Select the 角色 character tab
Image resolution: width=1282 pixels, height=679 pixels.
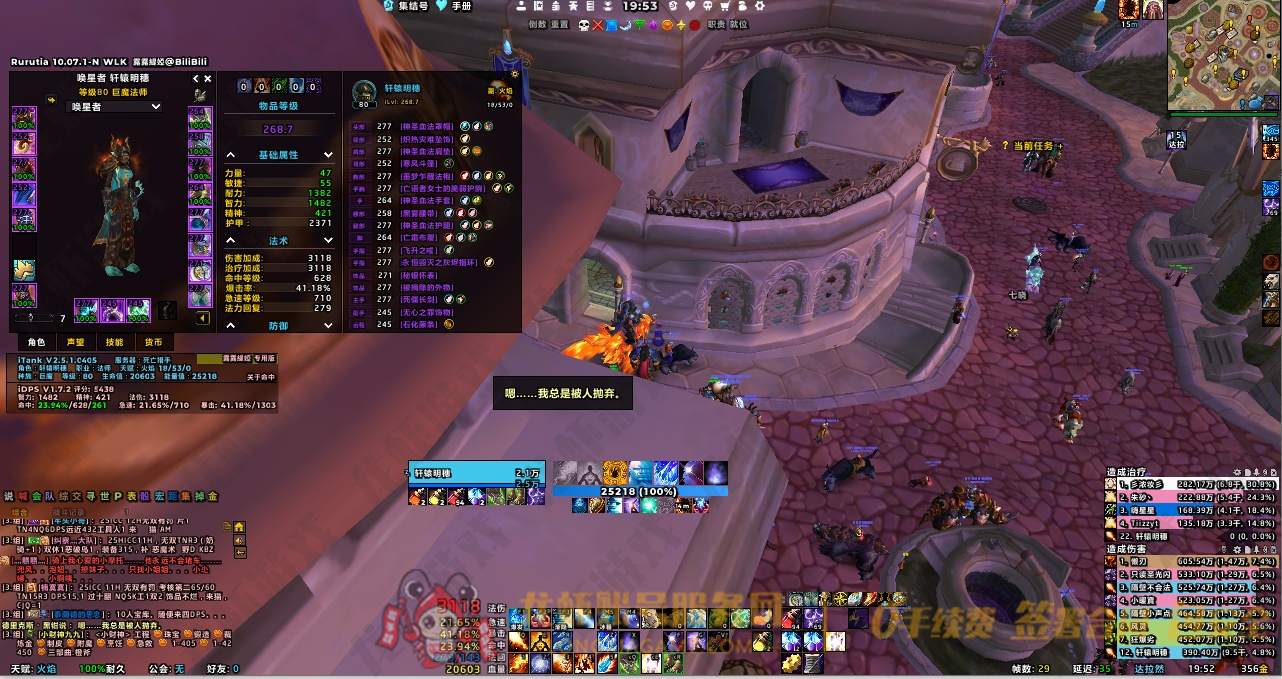click(36, 342)
